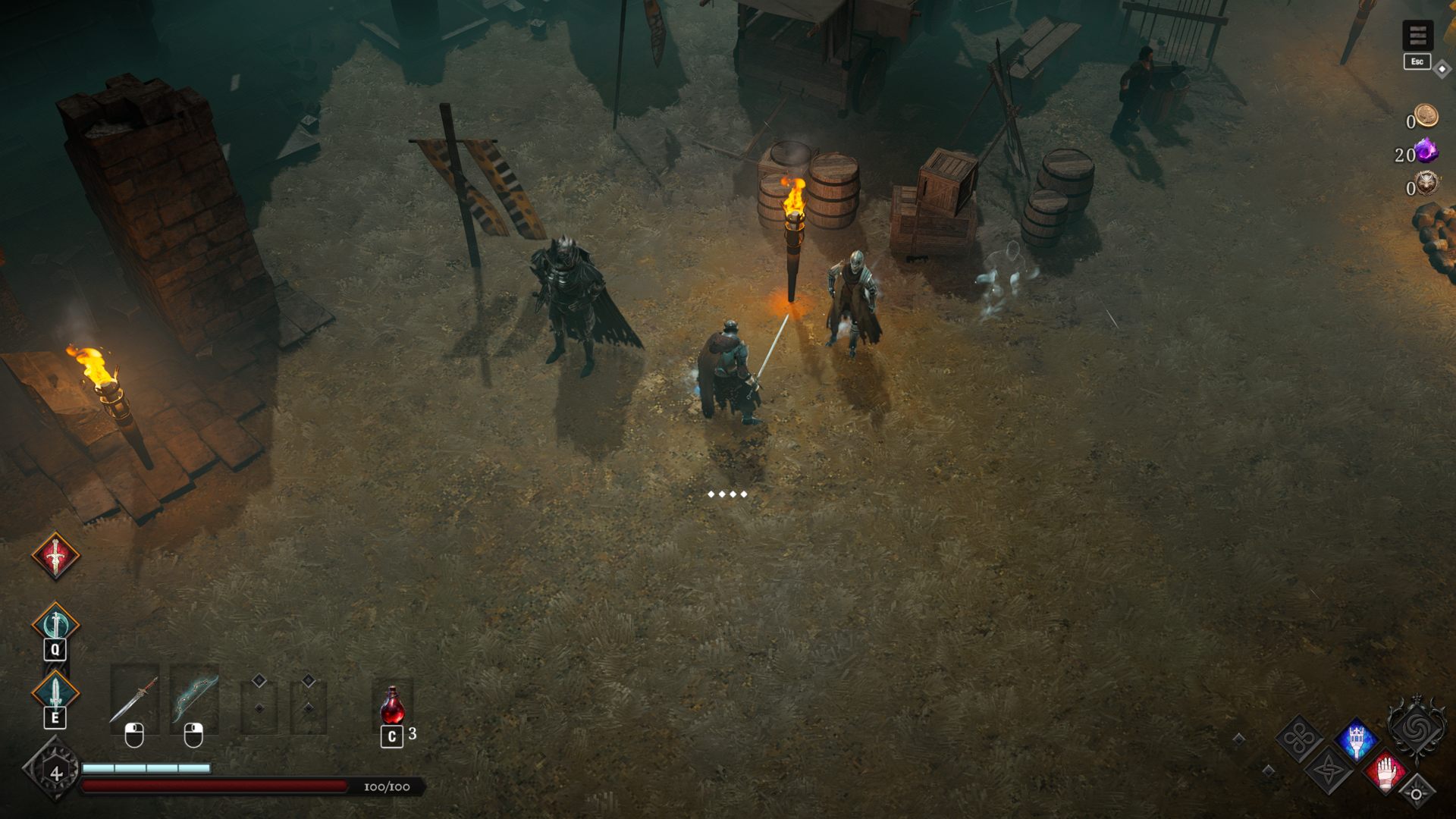The width and height of the screenshot is (1456, 819).
Task: Click the purple crystal currency icon
Action: pyautogui.click(x=1426, y=151)
